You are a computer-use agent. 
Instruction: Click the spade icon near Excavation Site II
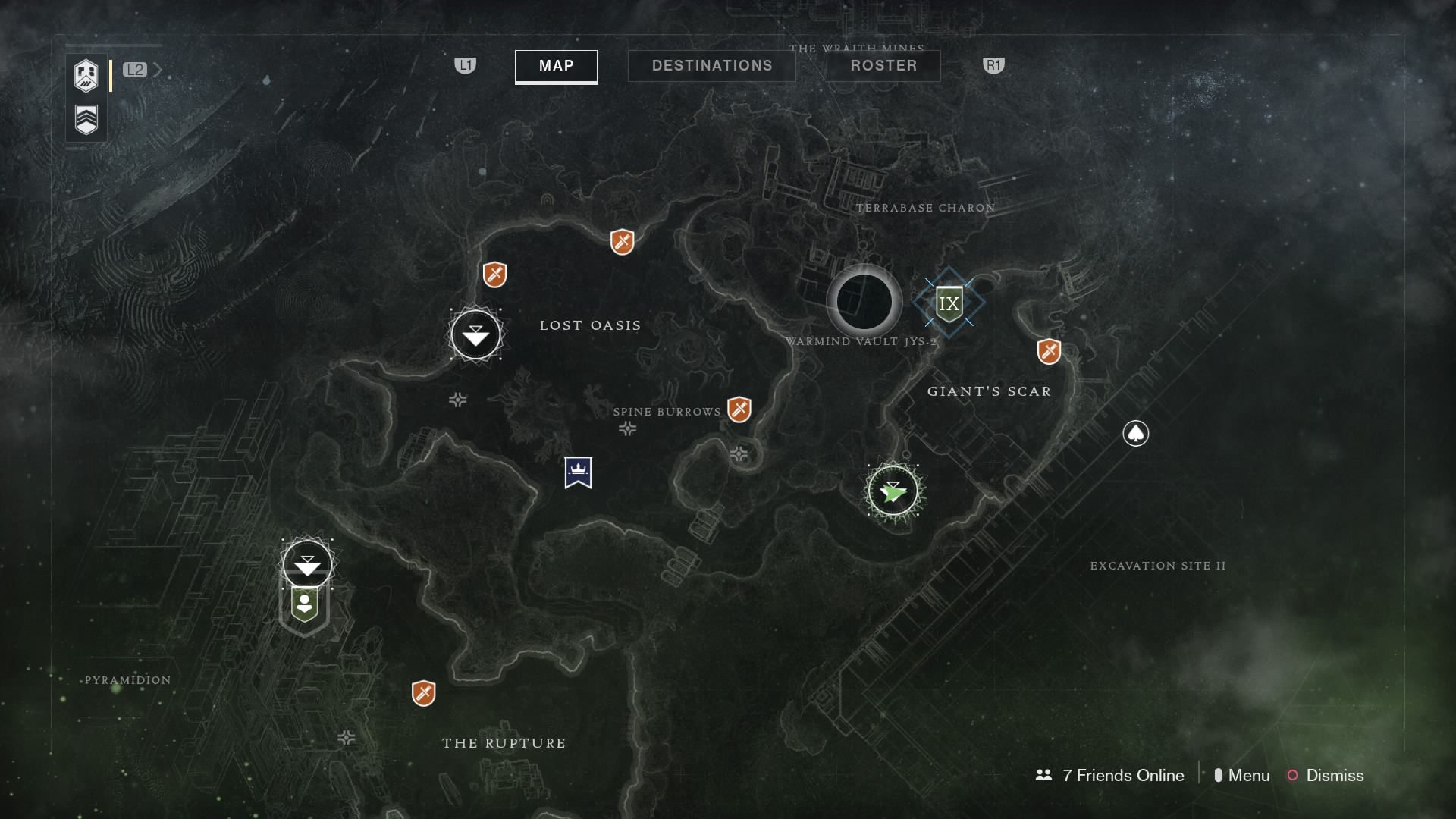click(1135, 433)
